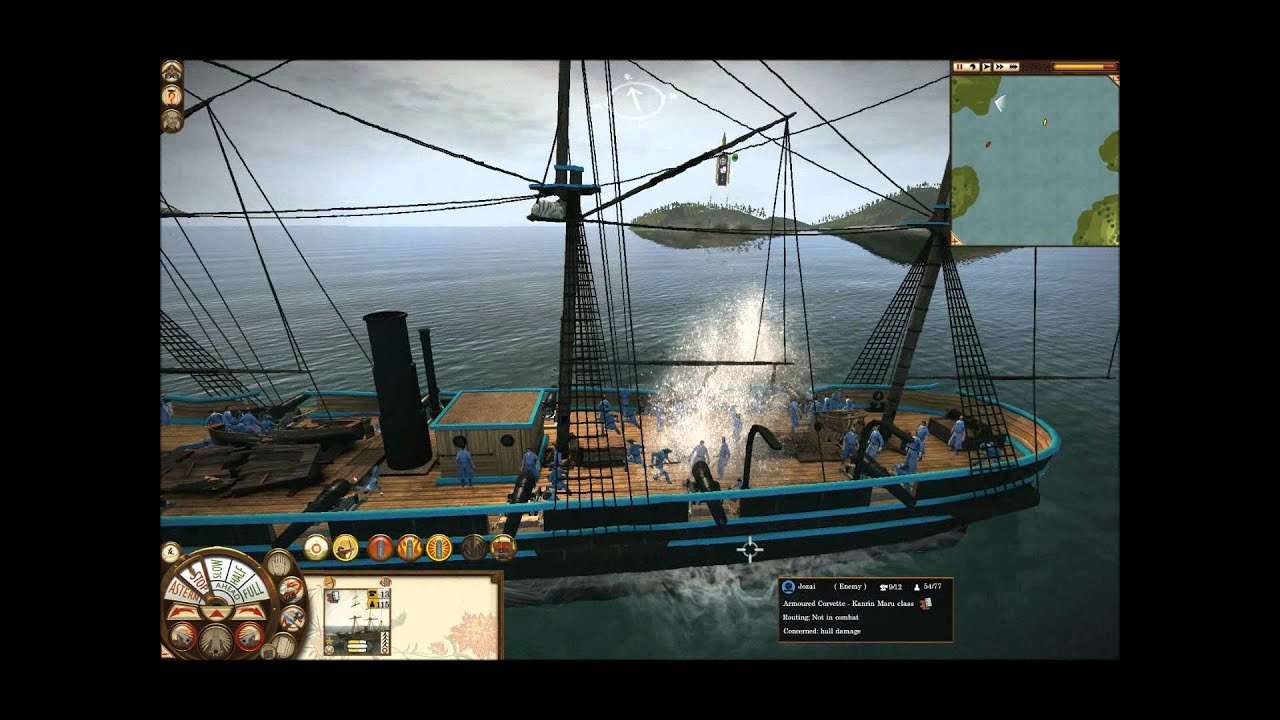Fire the left-side cannon broadside
1280x720 pixels.
point(184,636)
